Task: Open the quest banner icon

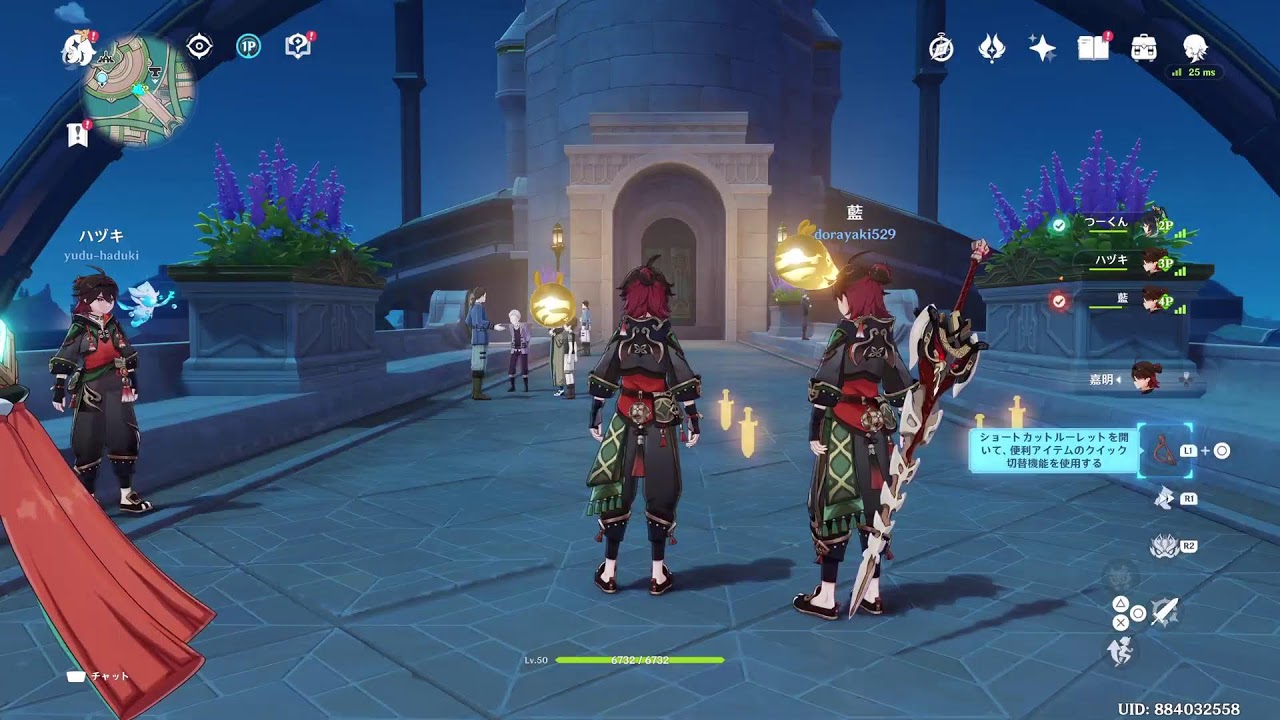Action: point(78,135)
